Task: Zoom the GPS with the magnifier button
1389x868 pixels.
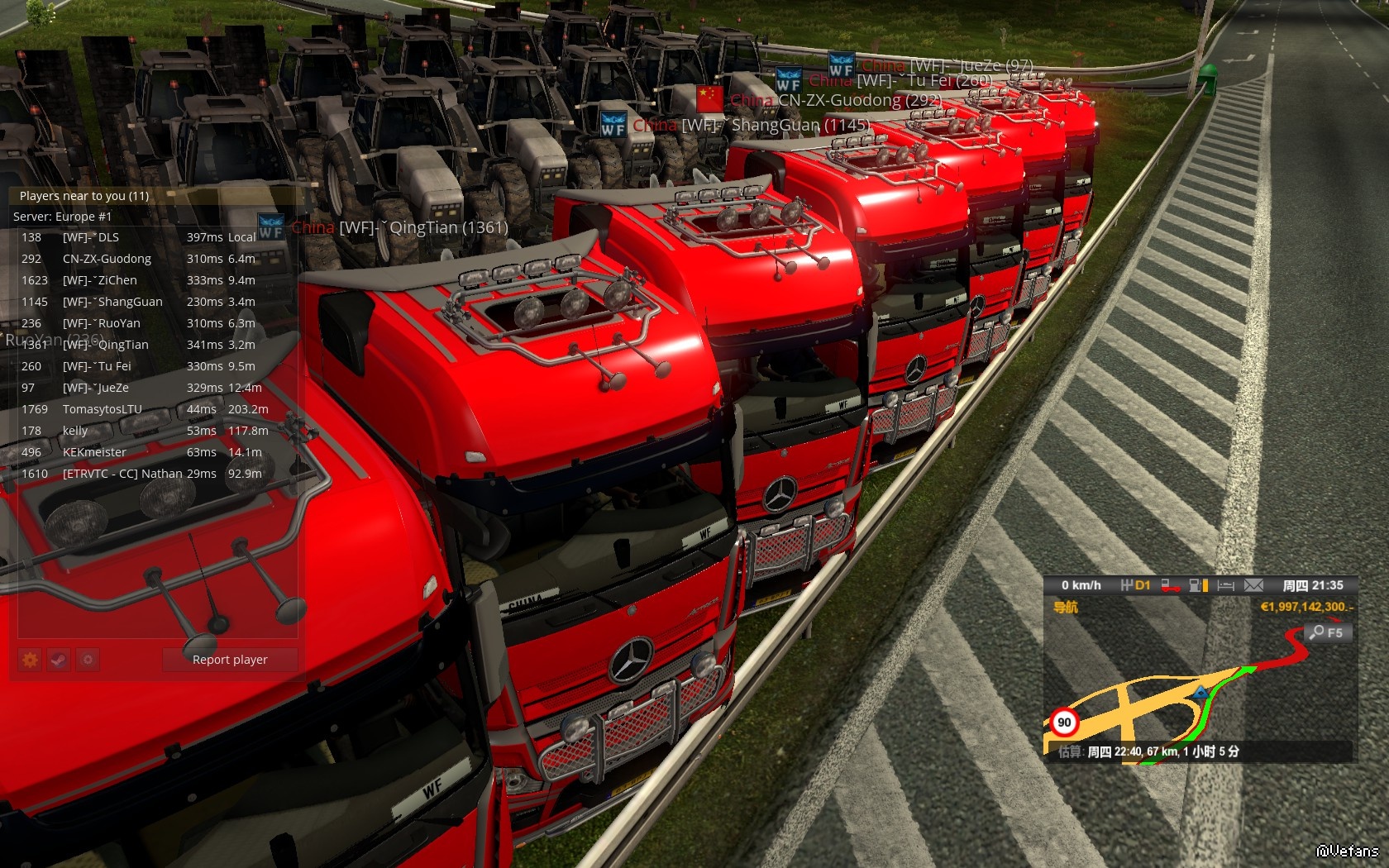Action: 1326,632
